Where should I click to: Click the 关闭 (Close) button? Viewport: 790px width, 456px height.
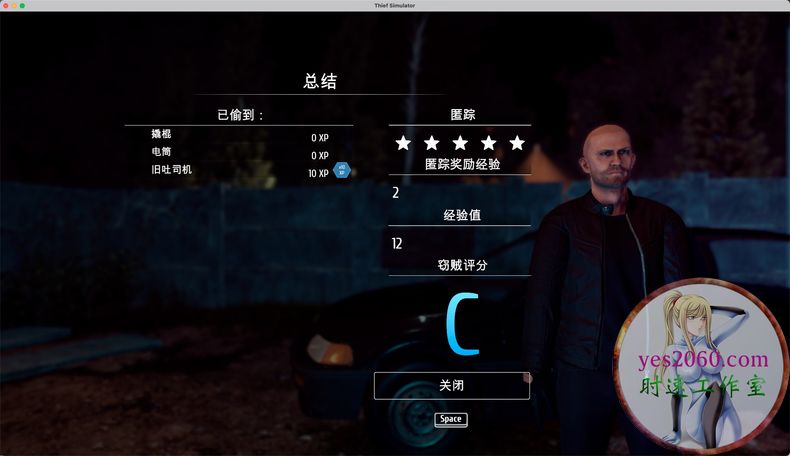point(451,385)
